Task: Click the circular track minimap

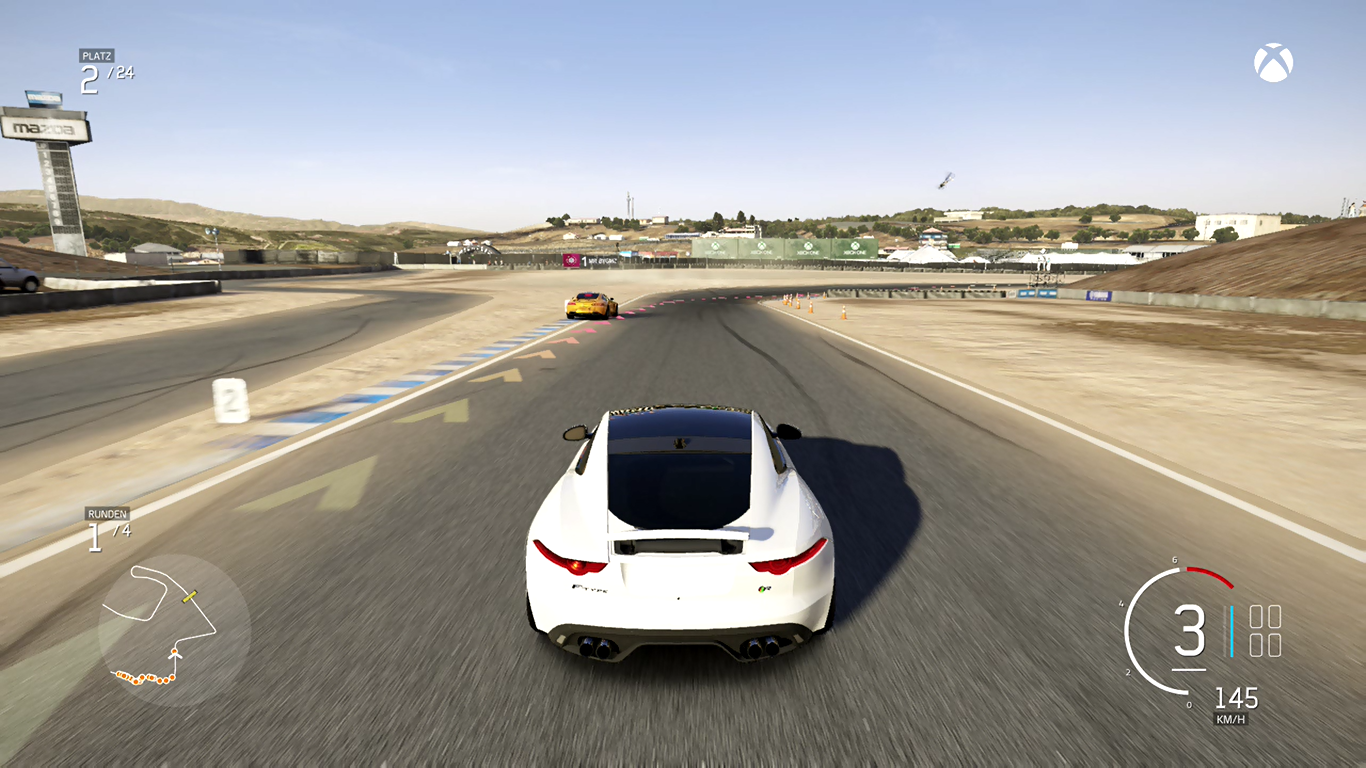Action: (x=174, y=630)
